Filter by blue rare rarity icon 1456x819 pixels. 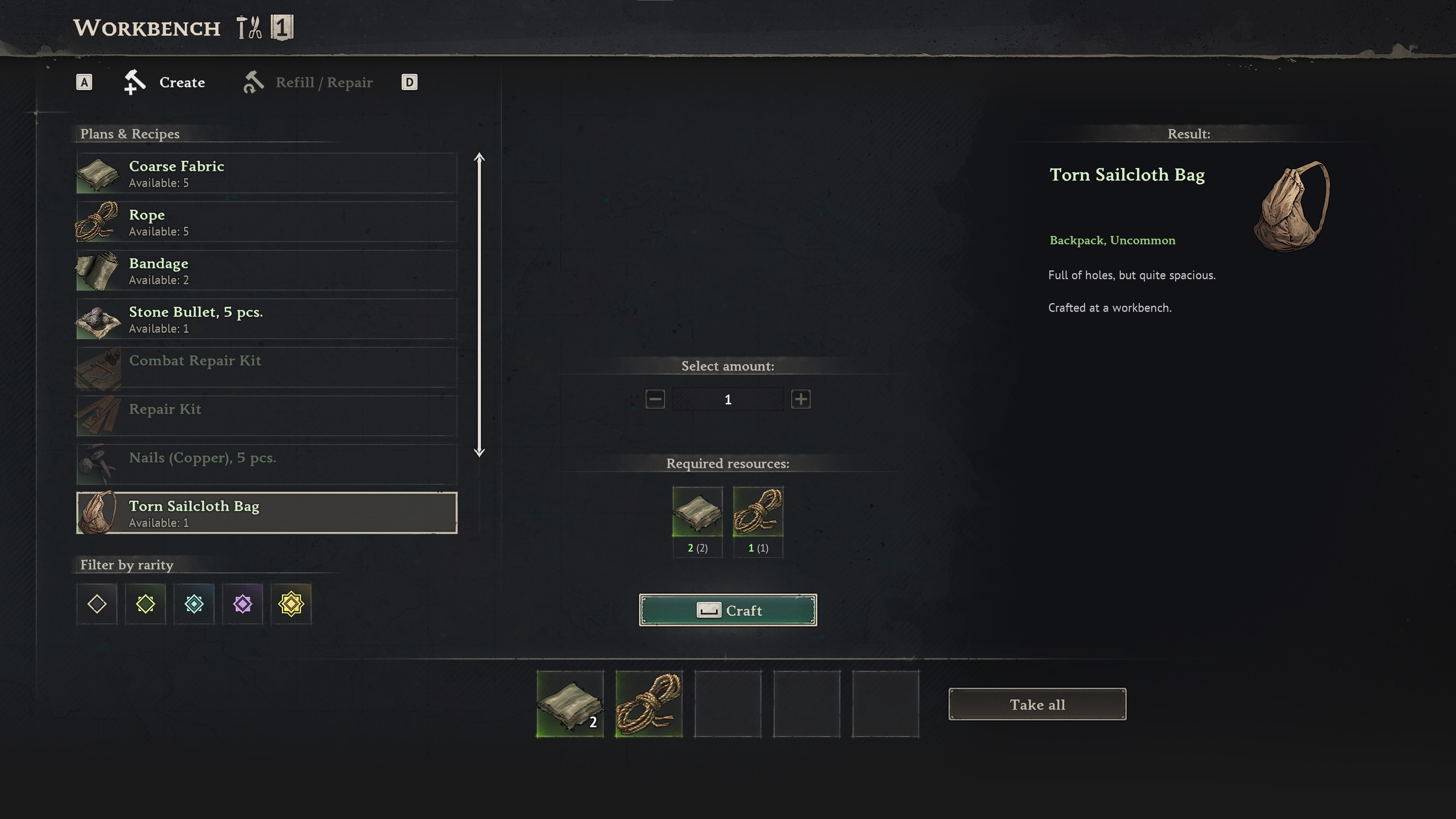(194, 604)
